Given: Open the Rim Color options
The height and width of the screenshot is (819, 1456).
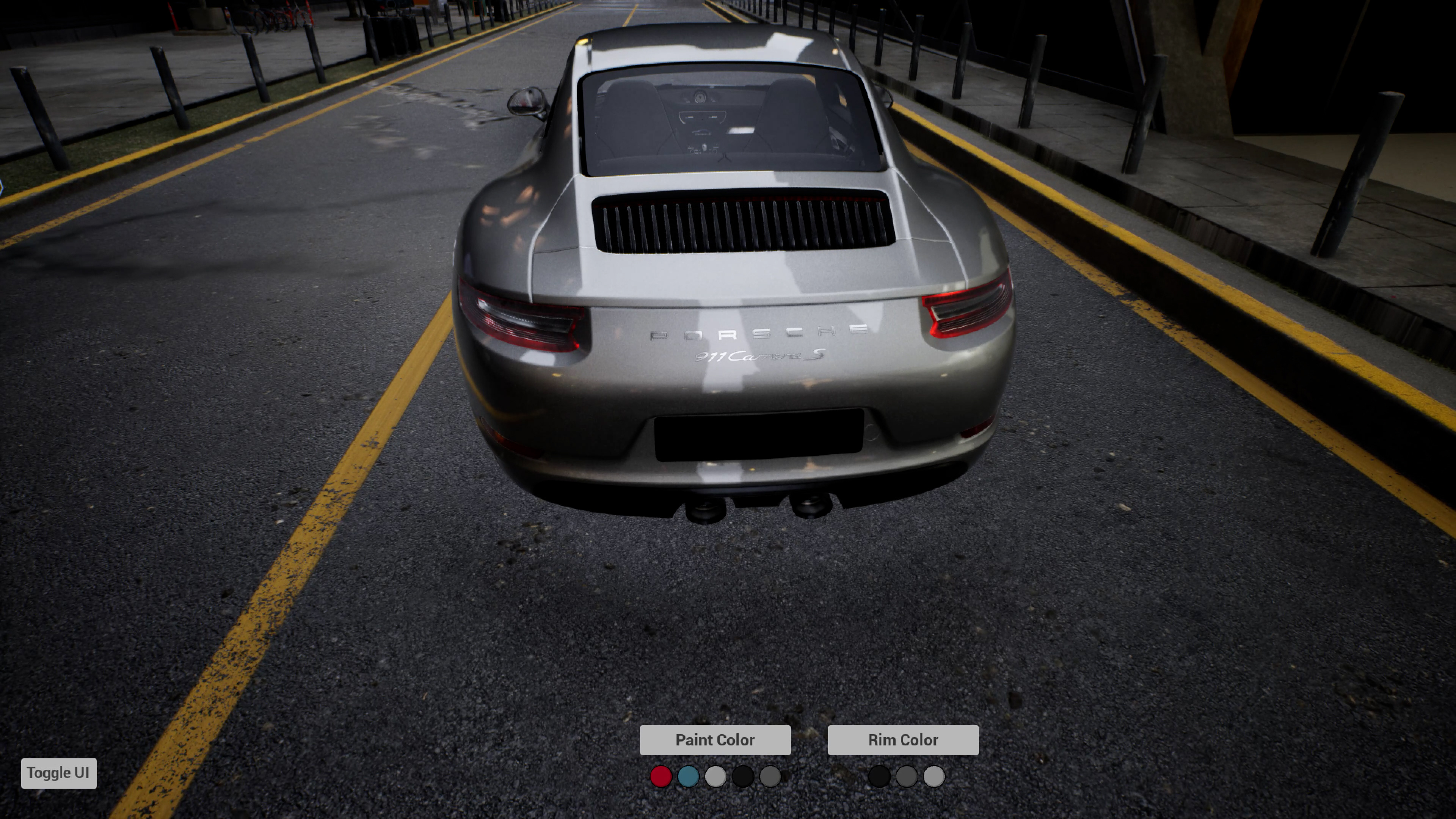Looking at the screenshot, I should [x=903, y=739].
